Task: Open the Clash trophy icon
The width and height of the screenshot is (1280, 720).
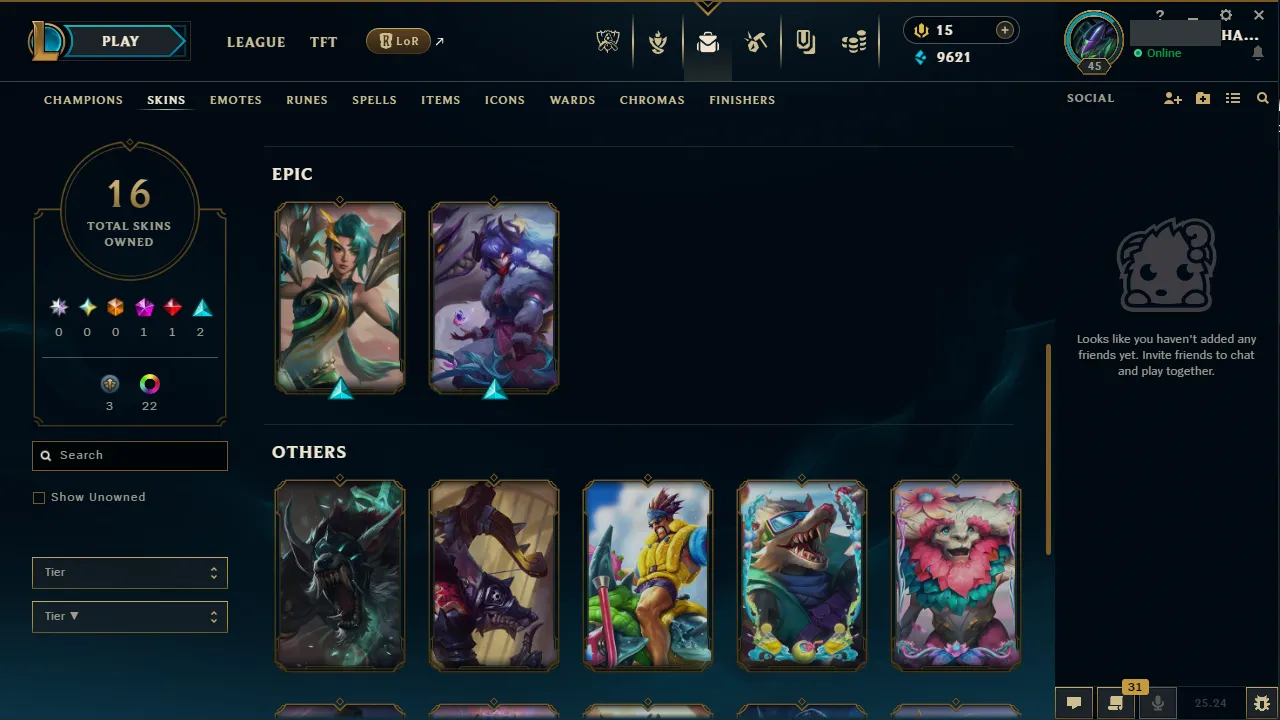Action: 658,41
